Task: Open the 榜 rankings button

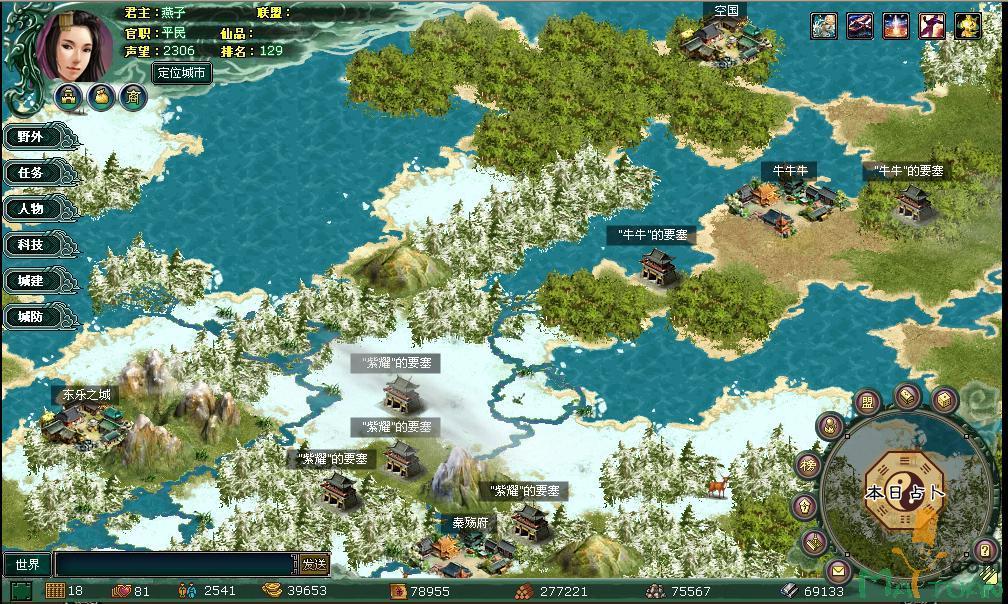Action: point(807,465)
